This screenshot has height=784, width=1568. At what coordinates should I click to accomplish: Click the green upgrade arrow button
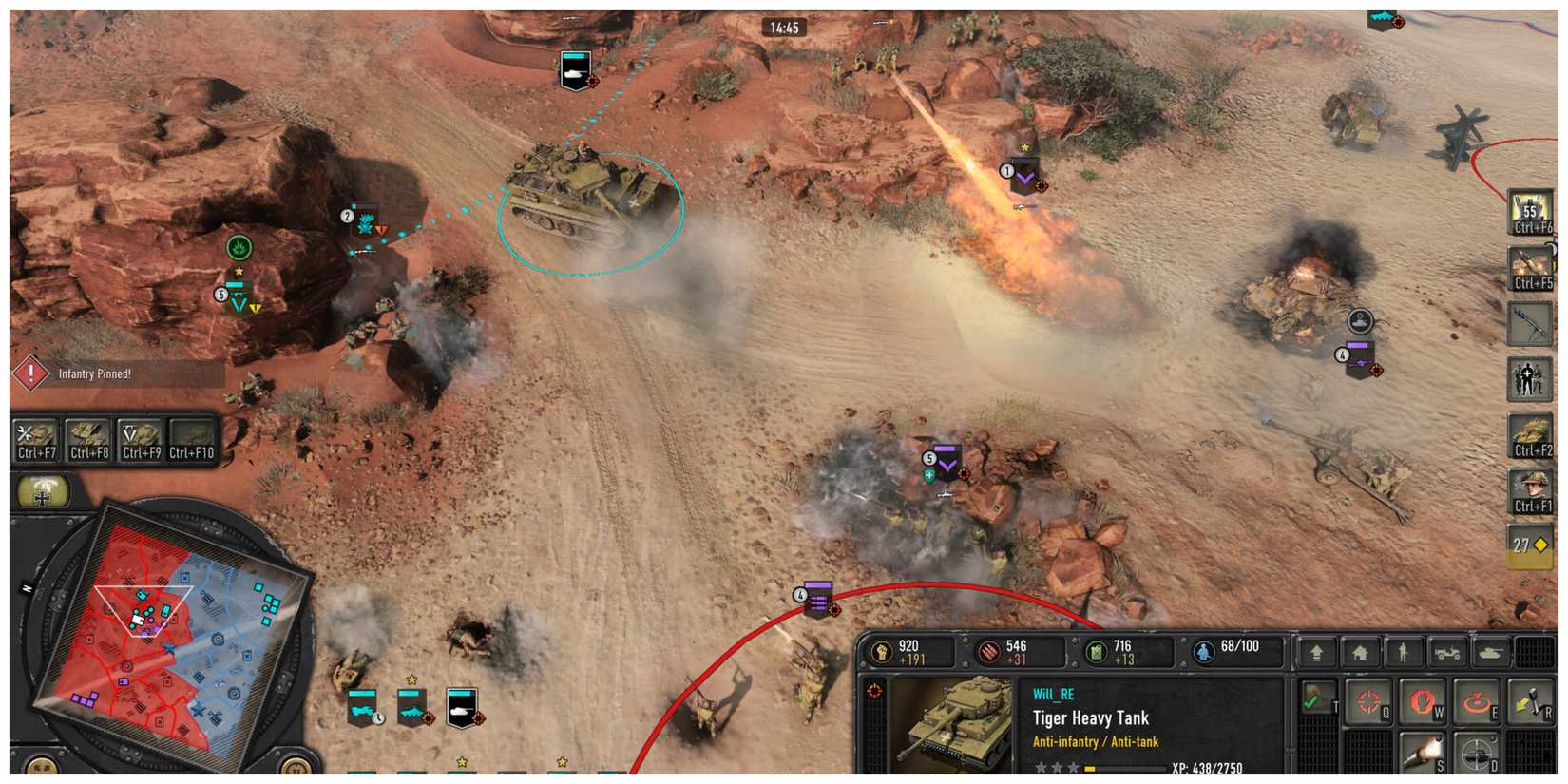point(1316,654)
